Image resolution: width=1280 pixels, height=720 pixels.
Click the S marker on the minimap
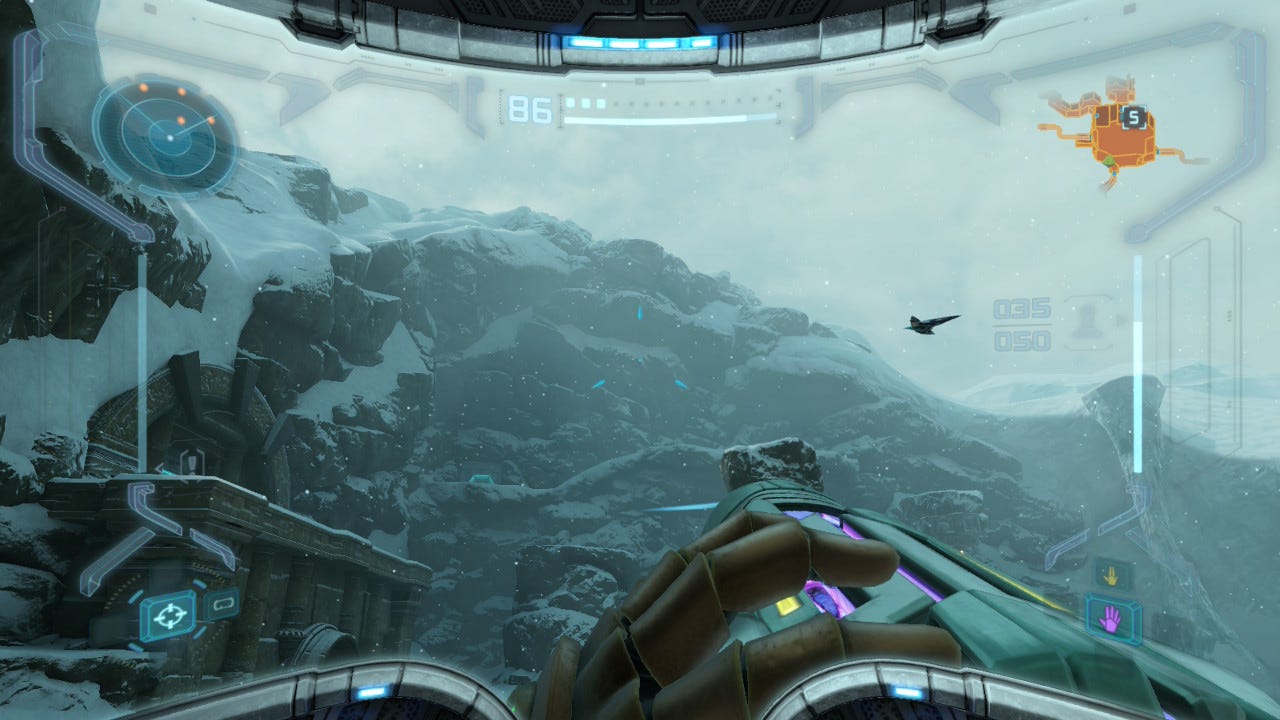[1132, 118]
